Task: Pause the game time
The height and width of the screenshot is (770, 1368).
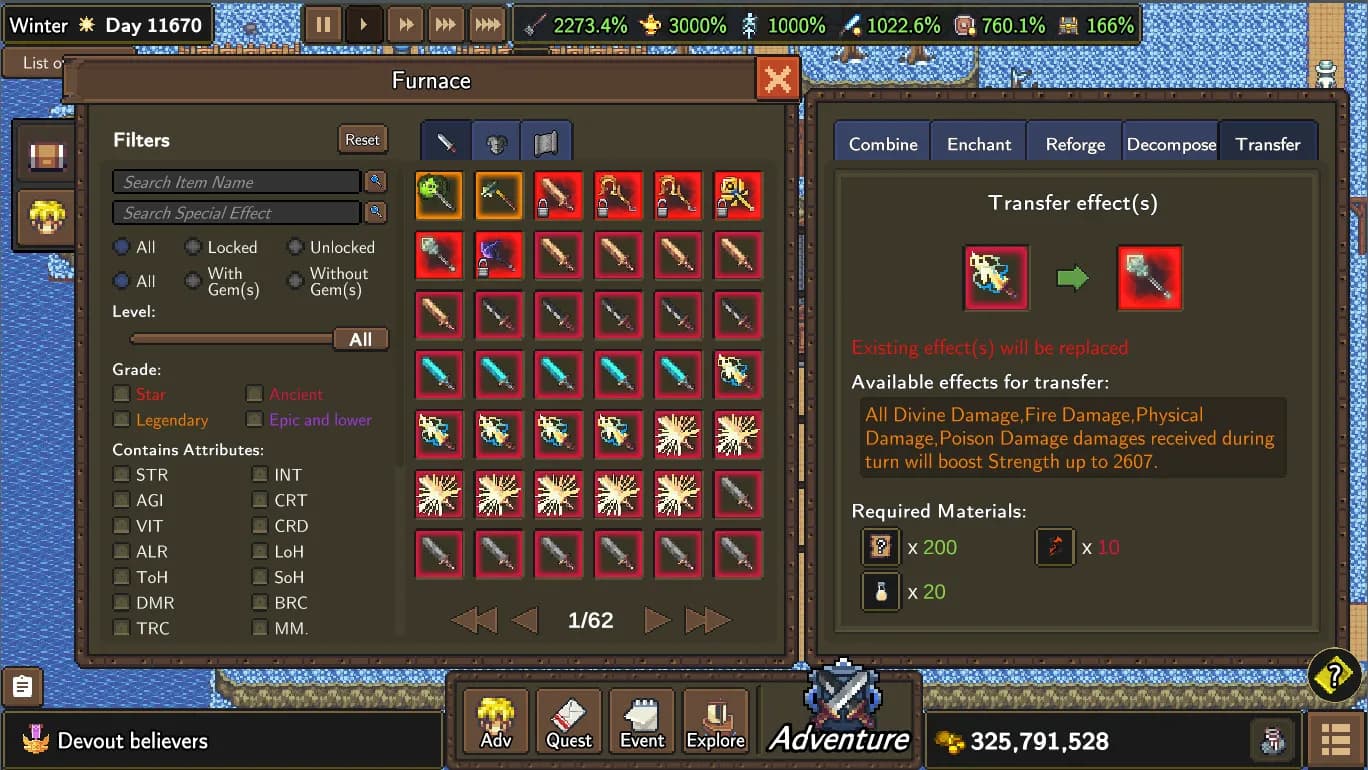Action: pos(323,25)
